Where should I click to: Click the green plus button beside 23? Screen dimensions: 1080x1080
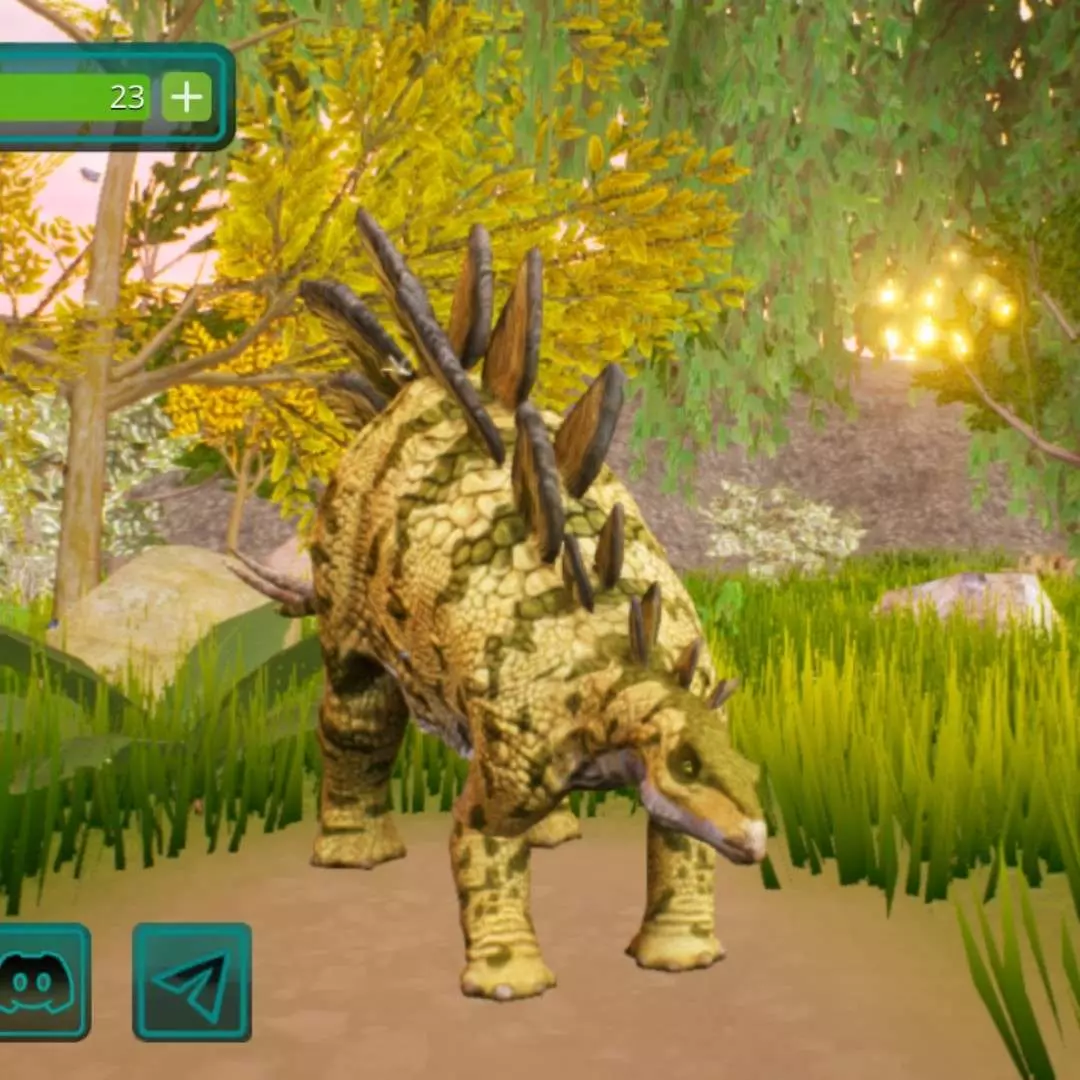pos(187,97)
